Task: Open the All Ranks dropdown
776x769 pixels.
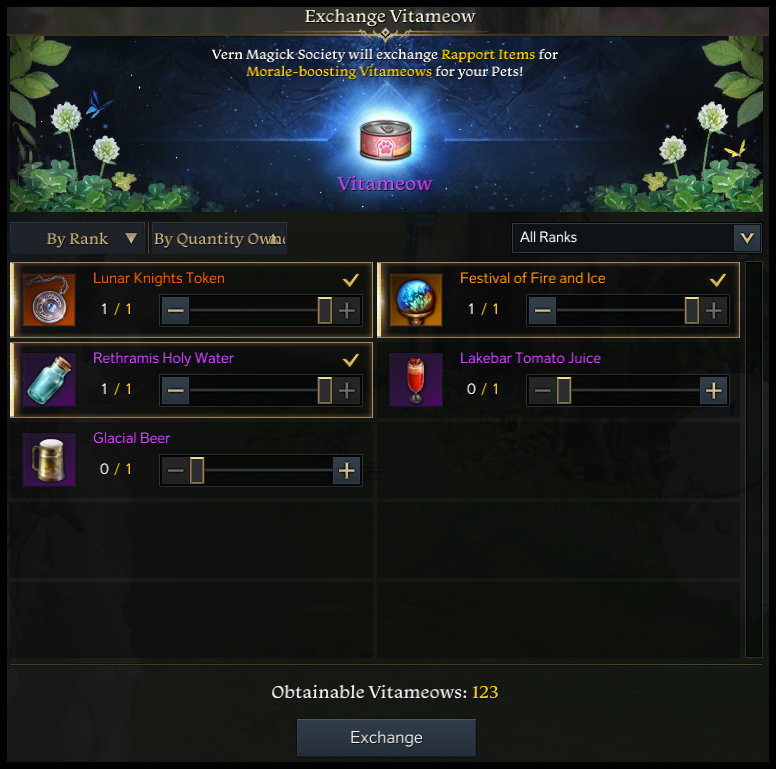Action: pyautogui.click(x=636, y=238)
